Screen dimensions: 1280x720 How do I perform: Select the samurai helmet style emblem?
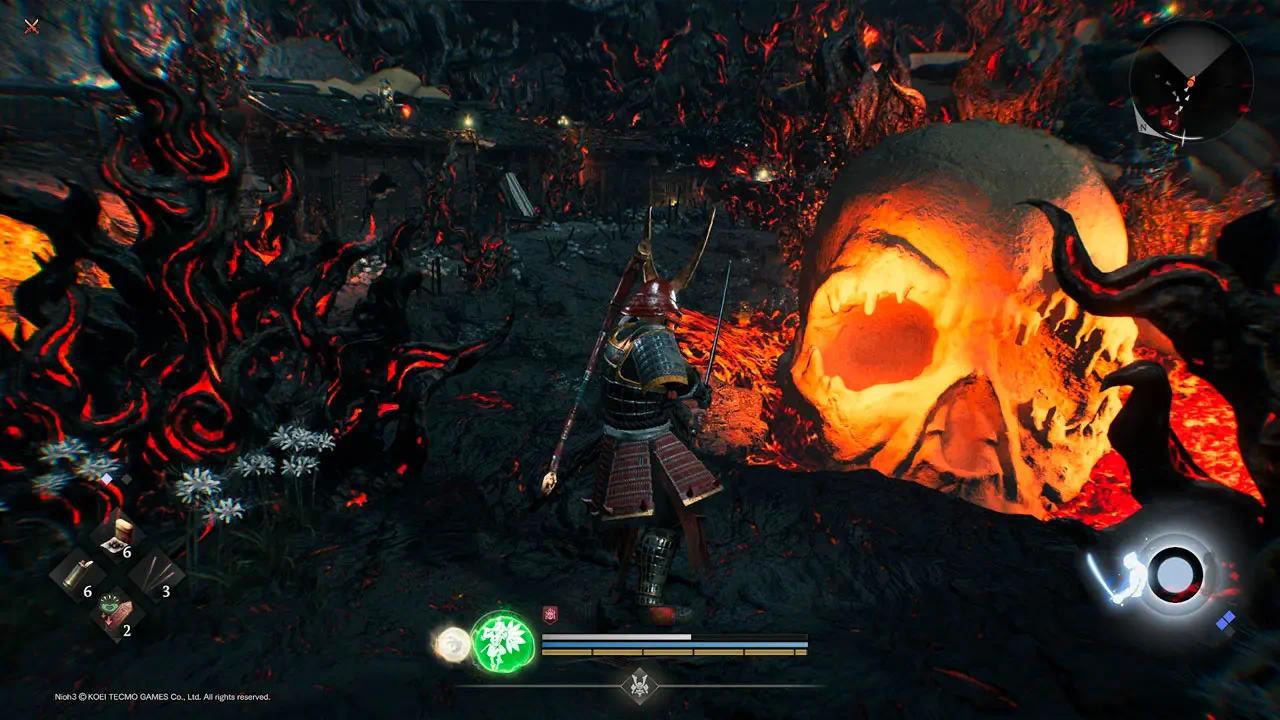point(640,685)
